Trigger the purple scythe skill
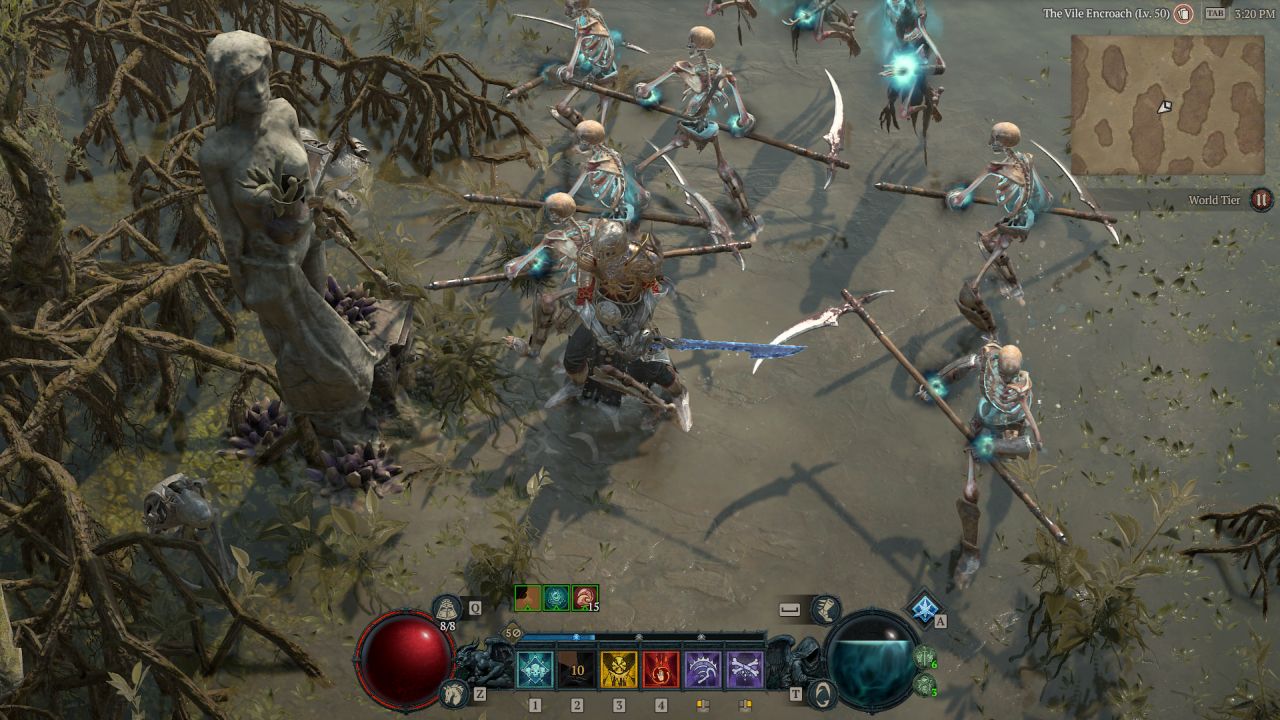This screenshot has width=1280, height=720. (x=703, y=669)
